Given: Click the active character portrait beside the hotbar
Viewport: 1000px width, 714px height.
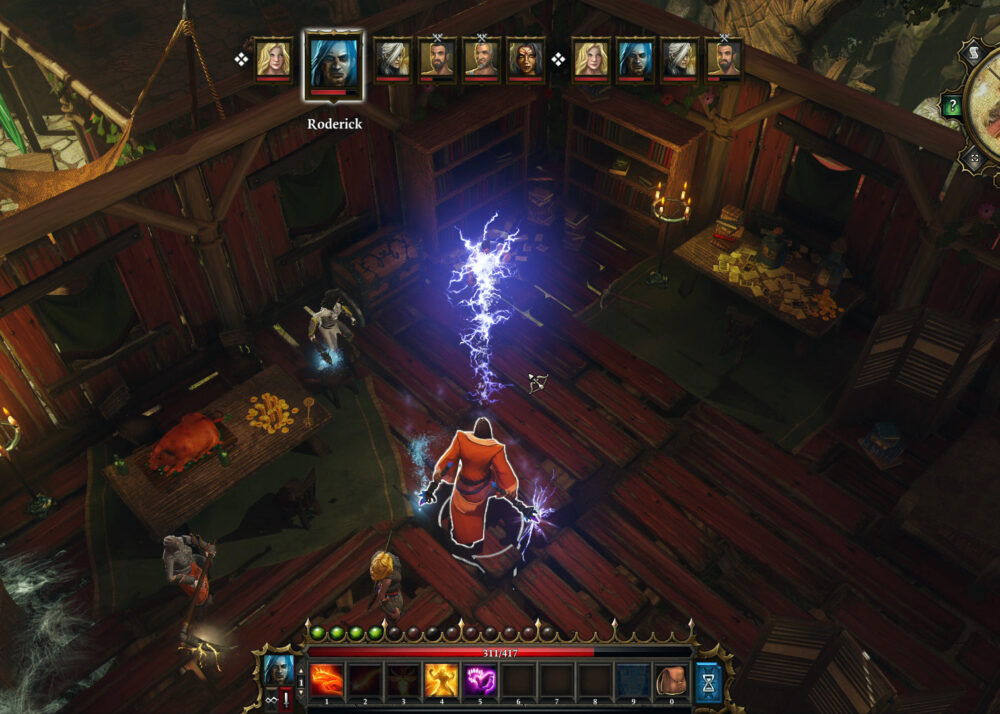Looking at the screenshot, I should point(277,668).
